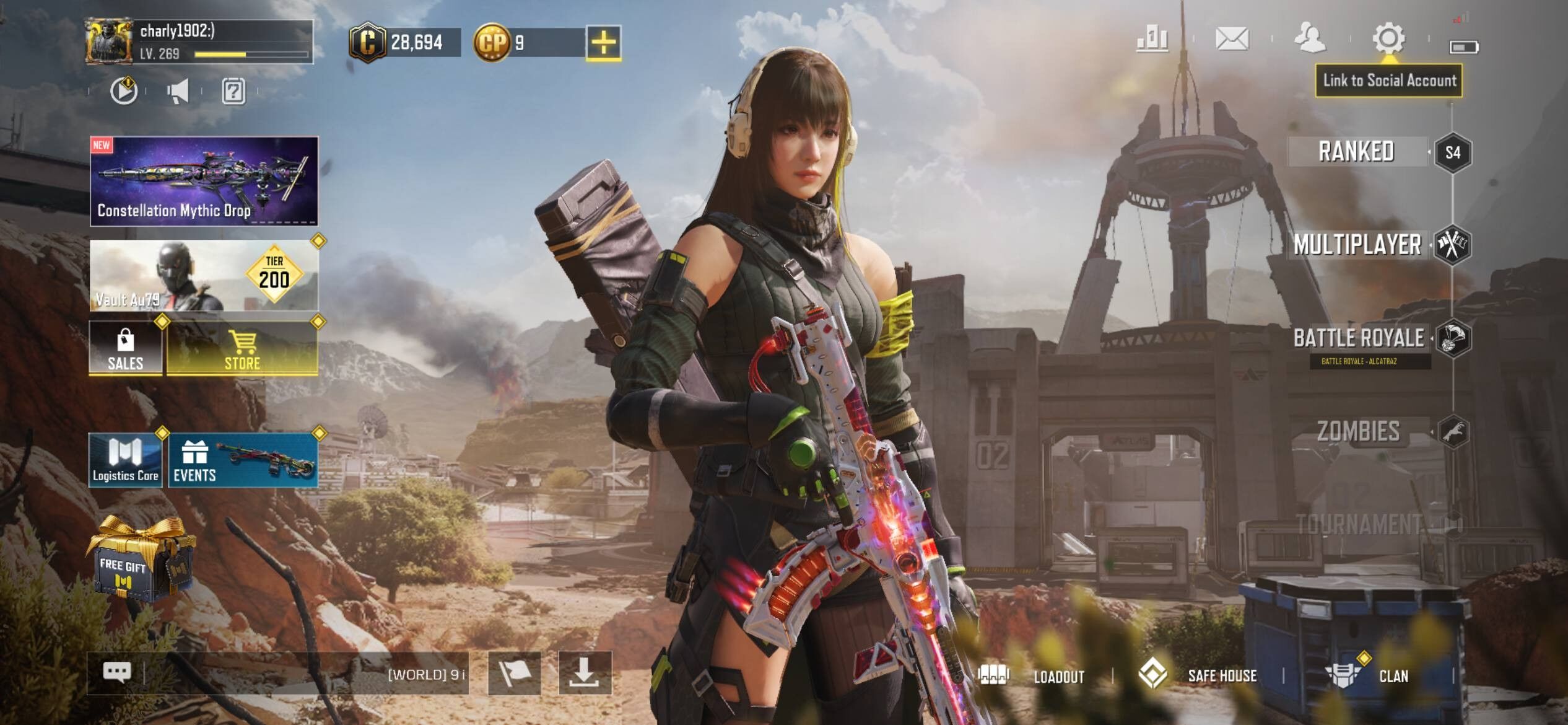This screenshot has width=1568, height=725.
Task: Add CP with the yellow plus button
Action: [604, 43]
